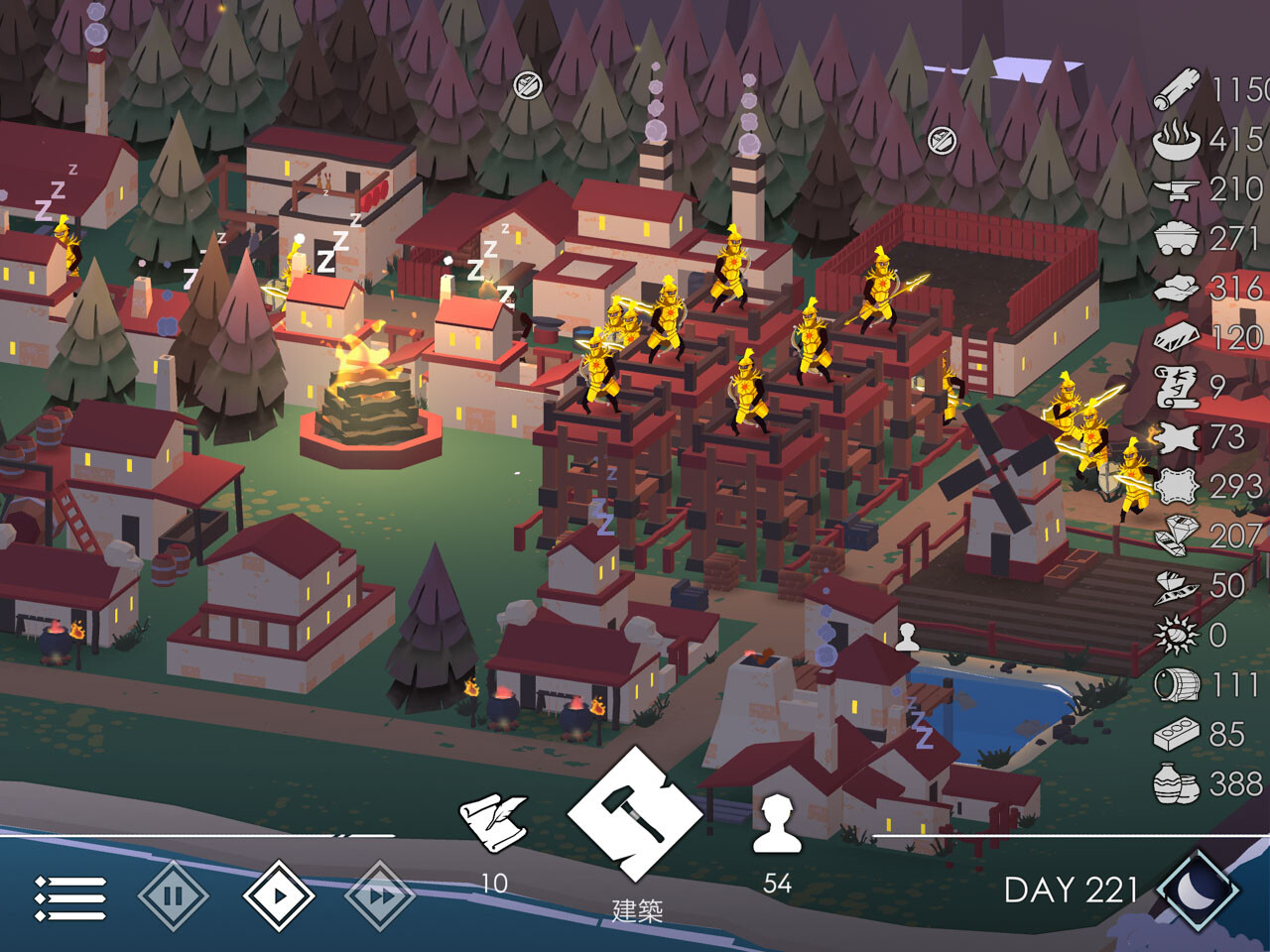Select the barrel resource icon
The image size is (1270, 952).
(1178, 684)
